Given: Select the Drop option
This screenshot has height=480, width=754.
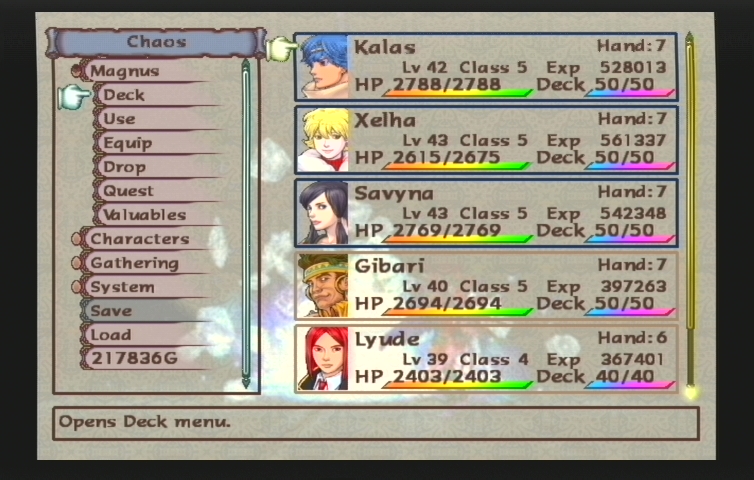Looking at the screenshot, I should pos(124,167).
